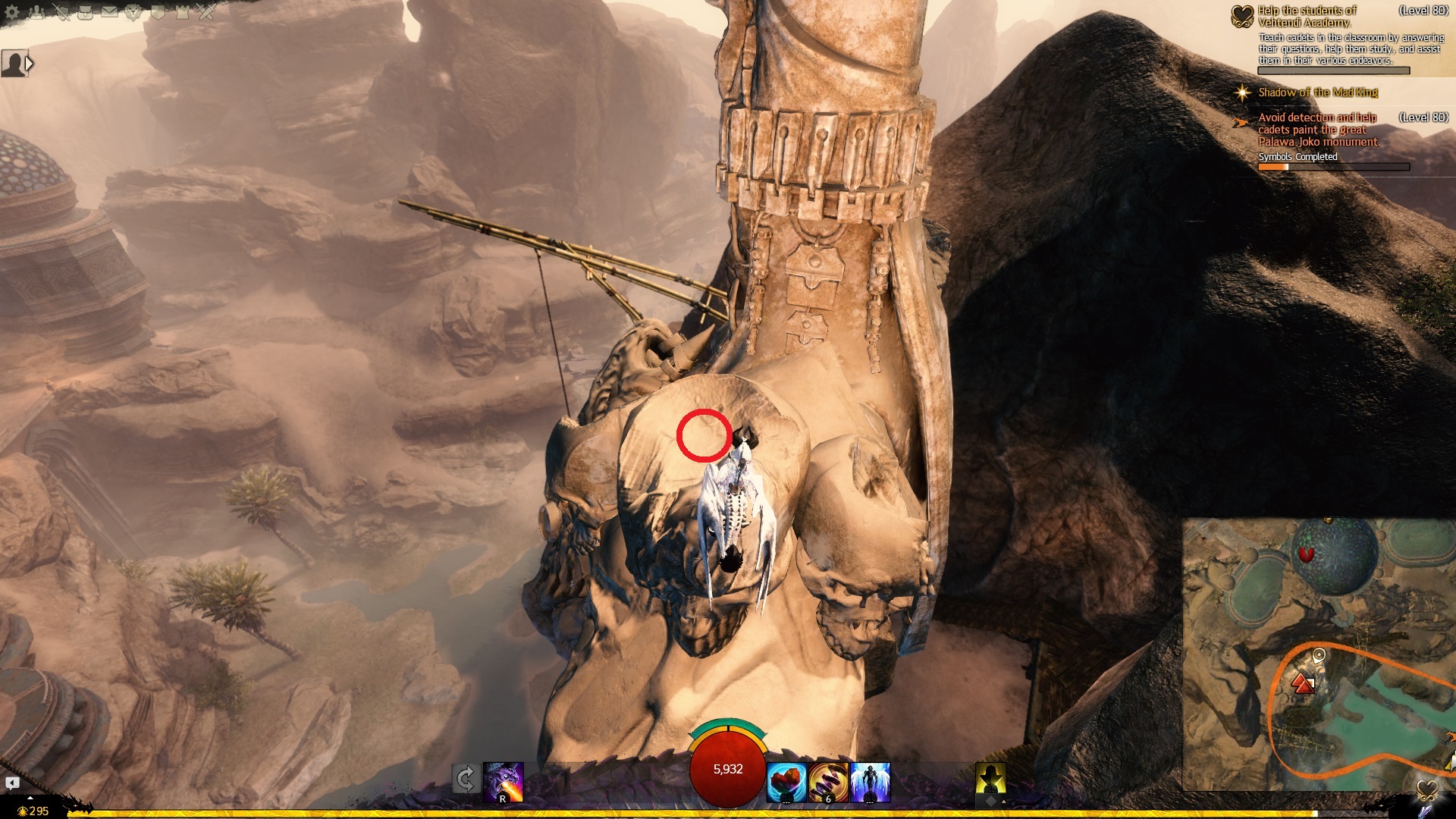
Task: Click the weapon swap arrow button
Action: tap(466, 779)
